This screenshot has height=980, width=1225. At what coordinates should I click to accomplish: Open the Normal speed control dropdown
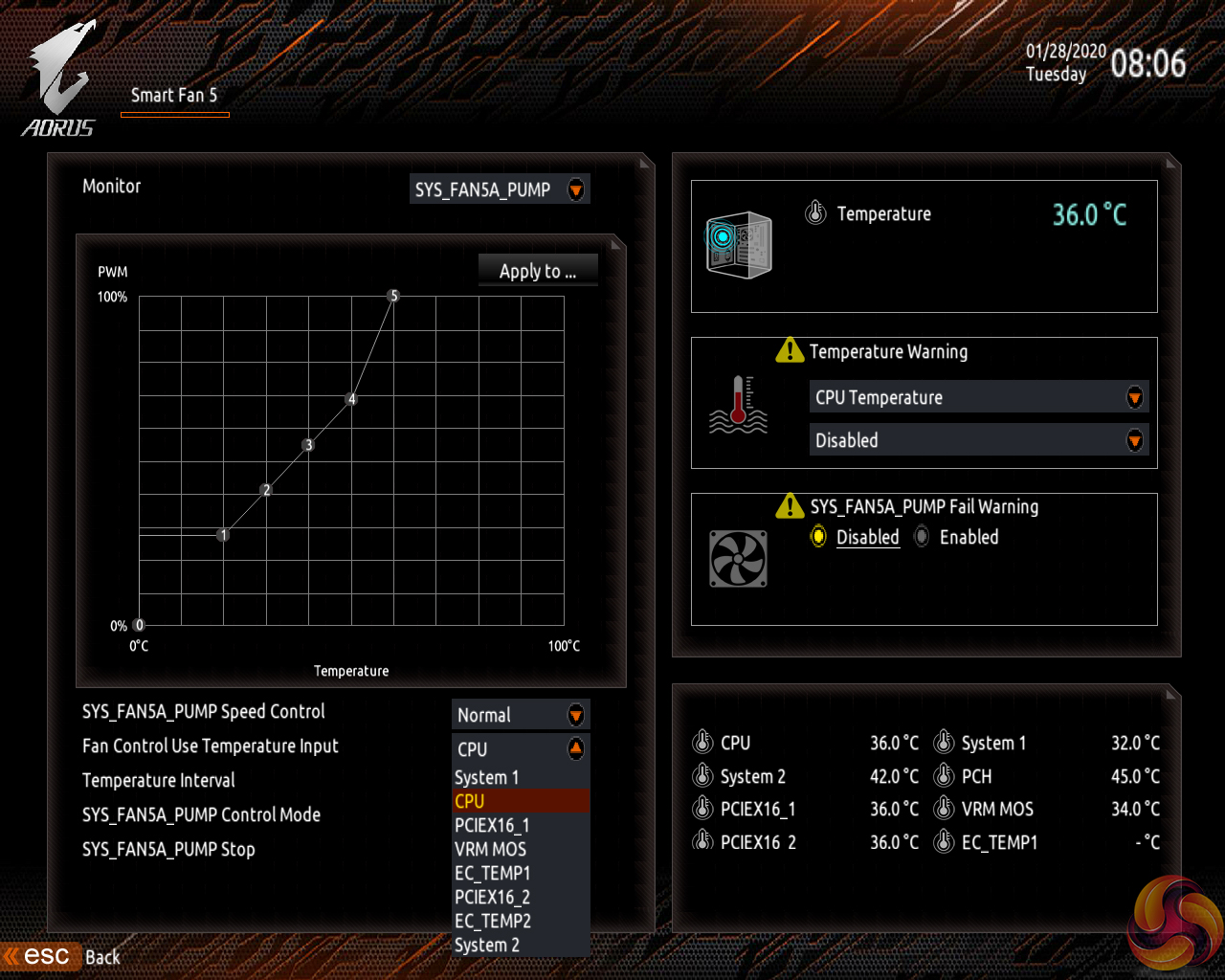pos(521,715)
